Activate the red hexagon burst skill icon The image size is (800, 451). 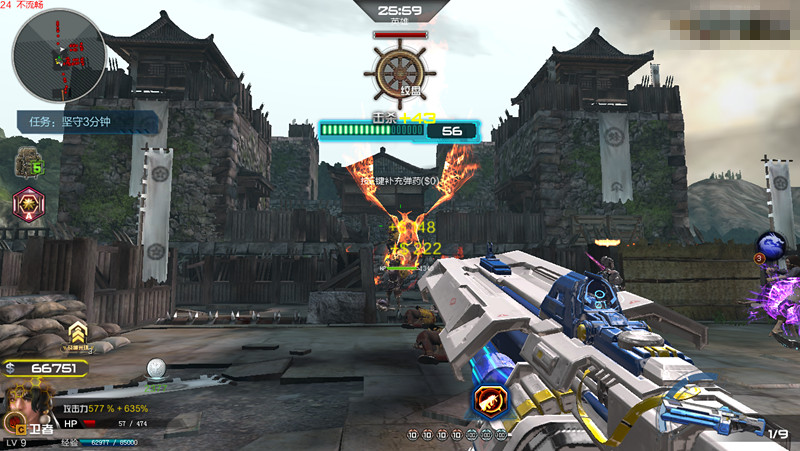pos(29,205)
